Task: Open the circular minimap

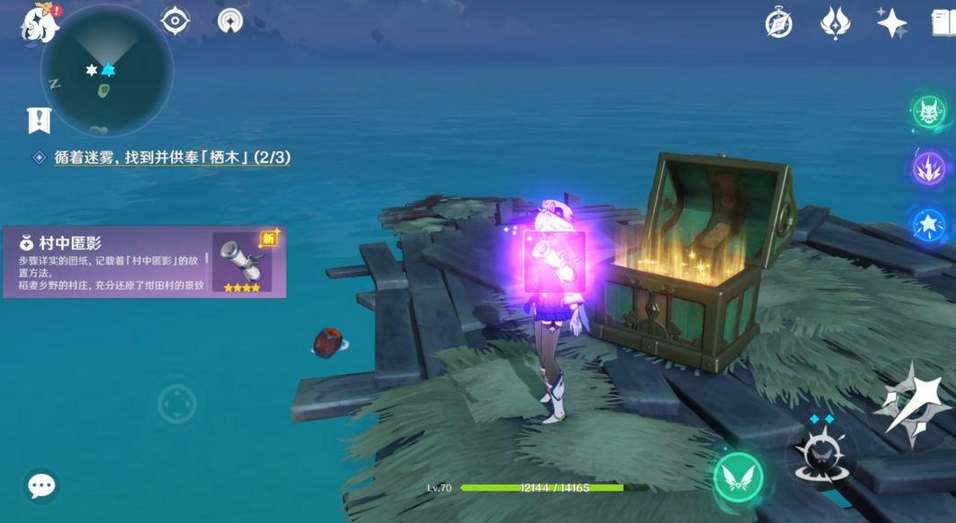Action: coord(105,71)
